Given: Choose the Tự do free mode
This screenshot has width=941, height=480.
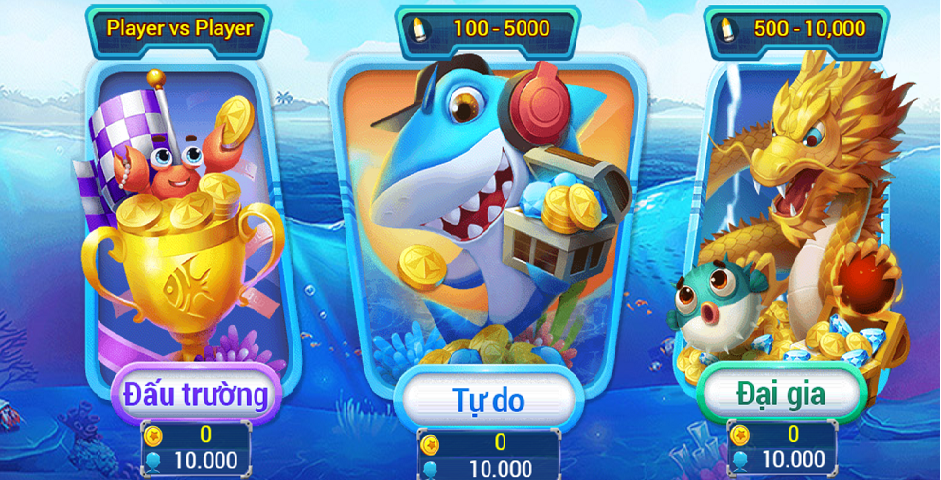Looking at the screenshot, I should tap(488, 402).
